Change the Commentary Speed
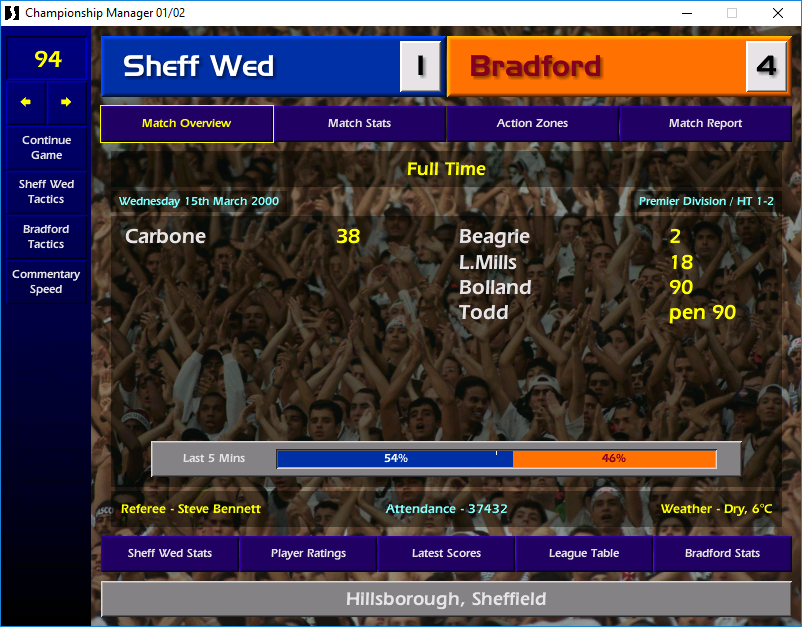Image resolution: width=802 pixels, height=627 pixels. coord(46,282)
